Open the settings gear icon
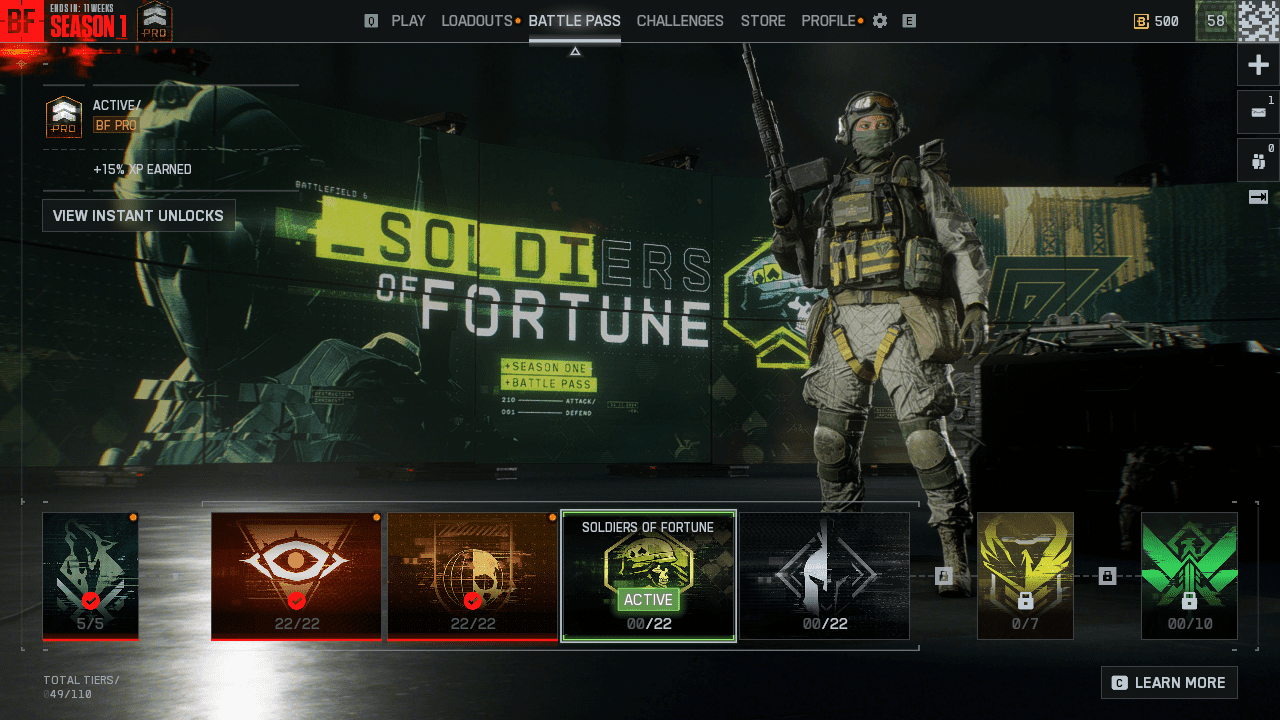The width and height of the screenshot is (1280, 720). [x=879, y=20]
